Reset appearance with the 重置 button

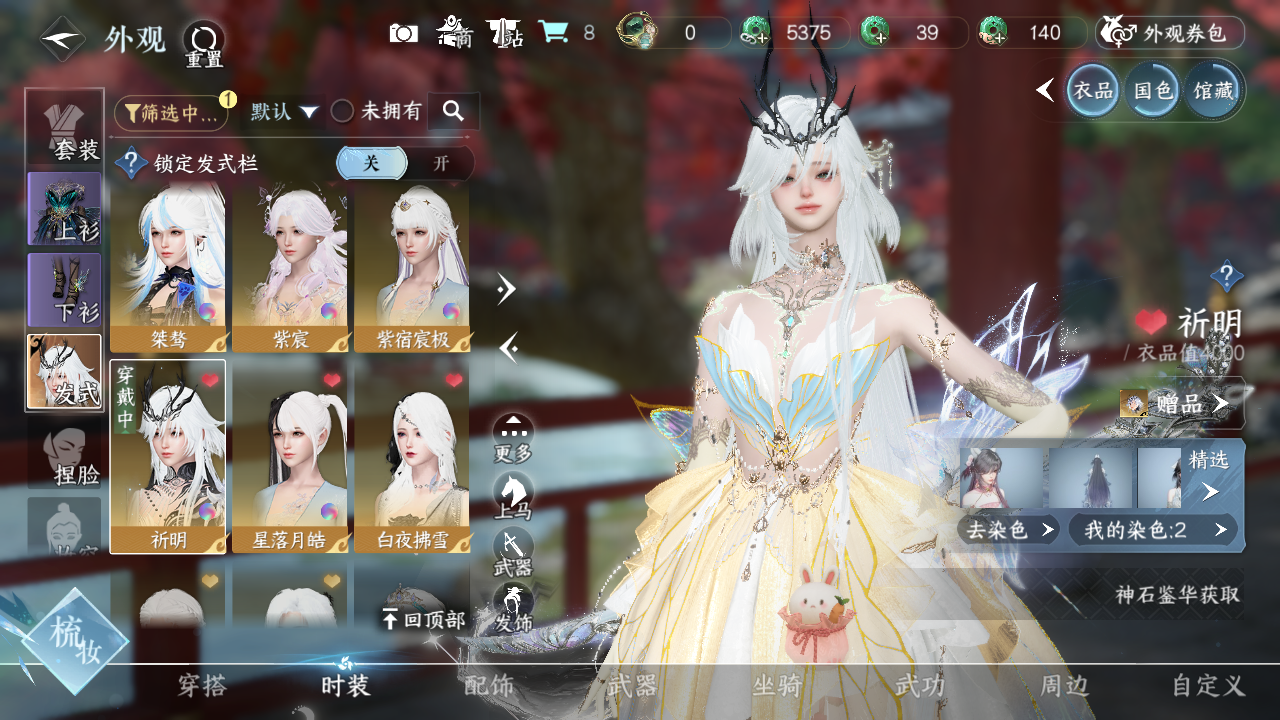click(x=203, y=44)
